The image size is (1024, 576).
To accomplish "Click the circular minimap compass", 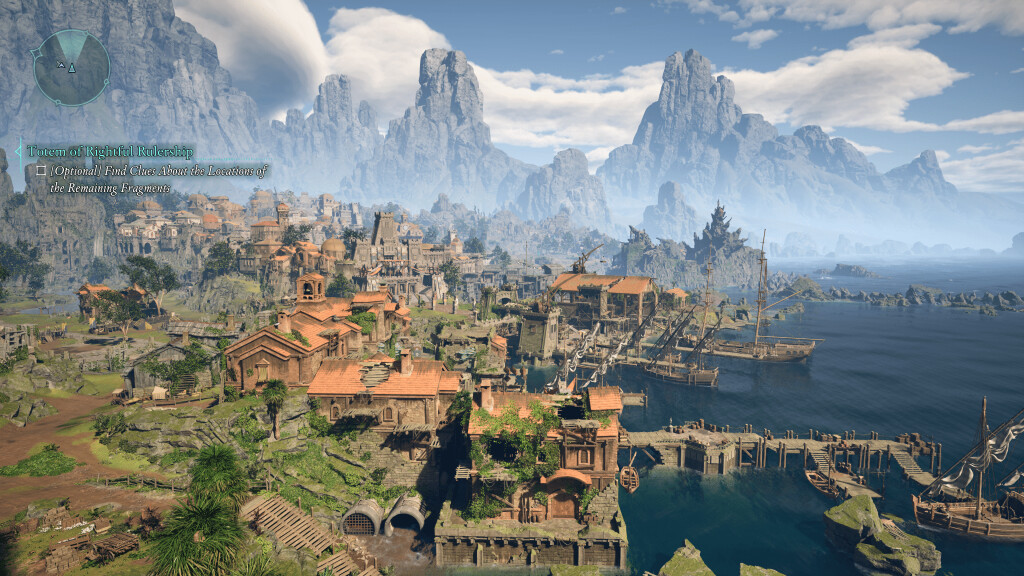I will click(x=71, y=67).
